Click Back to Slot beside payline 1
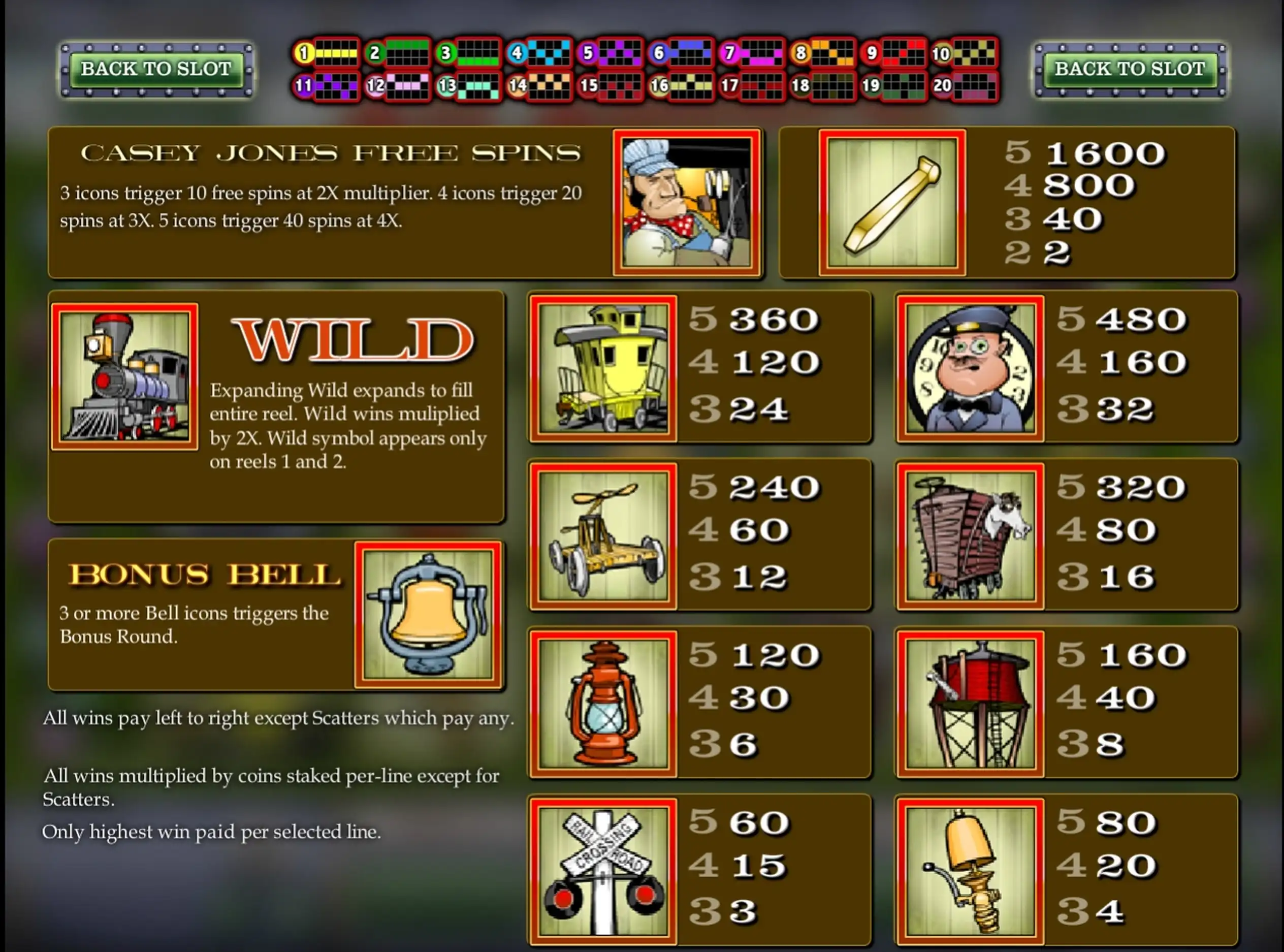1284x952 pixels. click(156, 69)
